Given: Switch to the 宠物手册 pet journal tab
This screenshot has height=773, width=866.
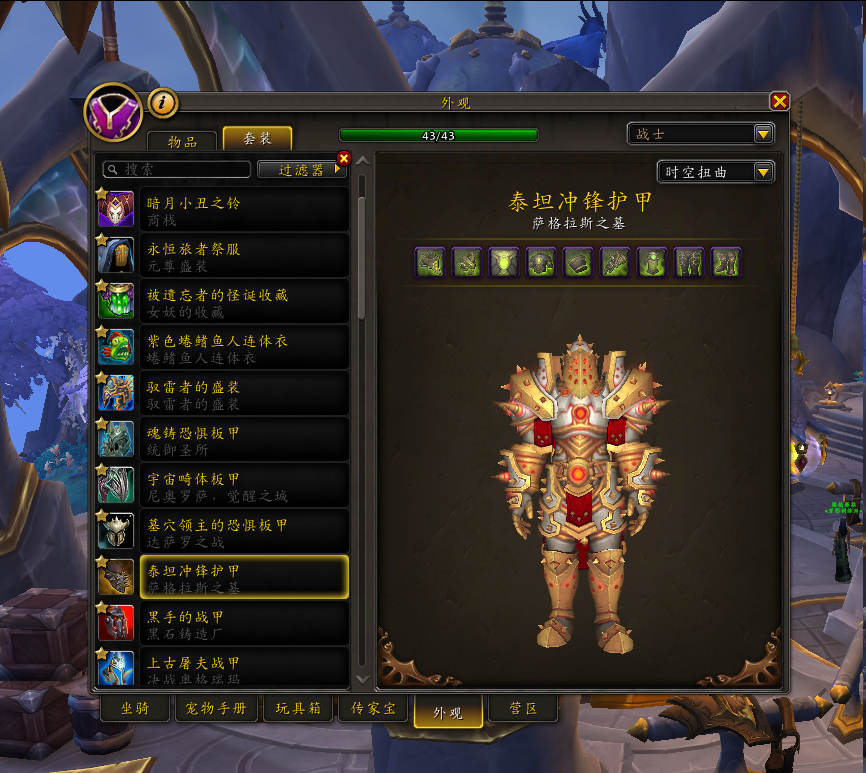Looking at the screenshot, I should point(216,709).
